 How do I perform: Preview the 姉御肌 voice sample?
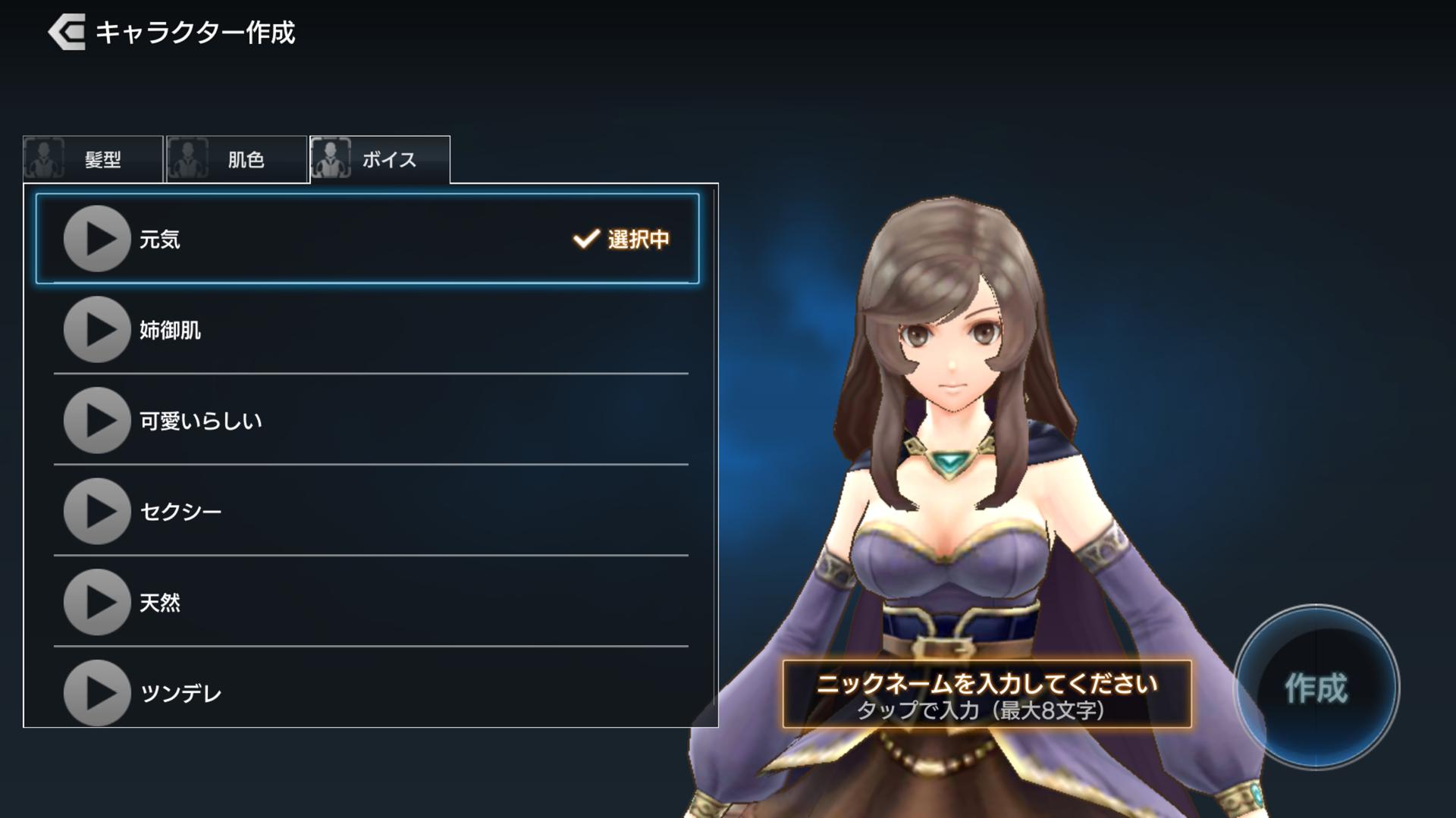point(96,330)
